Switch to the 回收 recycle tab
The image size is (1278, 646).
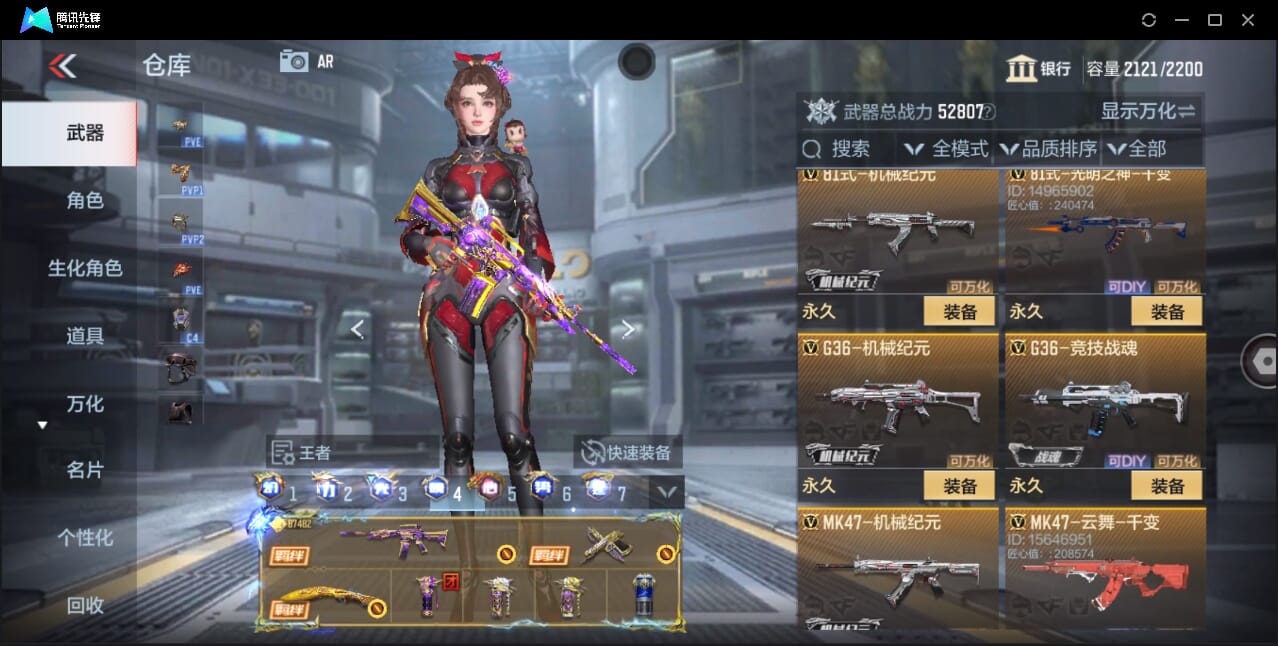point(84,604)
